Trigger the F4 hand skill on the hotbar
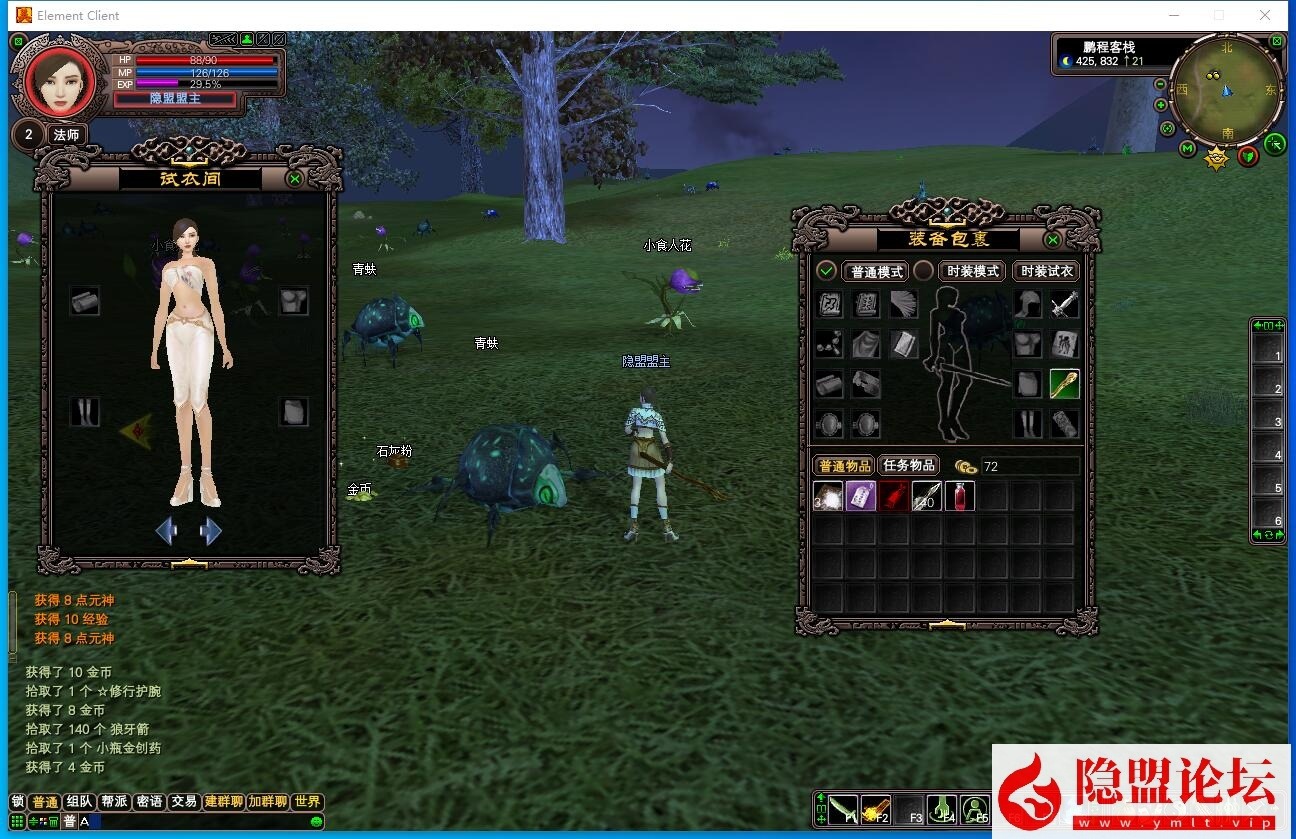This screenshot has height=839, width=1296. pos(943,808)
